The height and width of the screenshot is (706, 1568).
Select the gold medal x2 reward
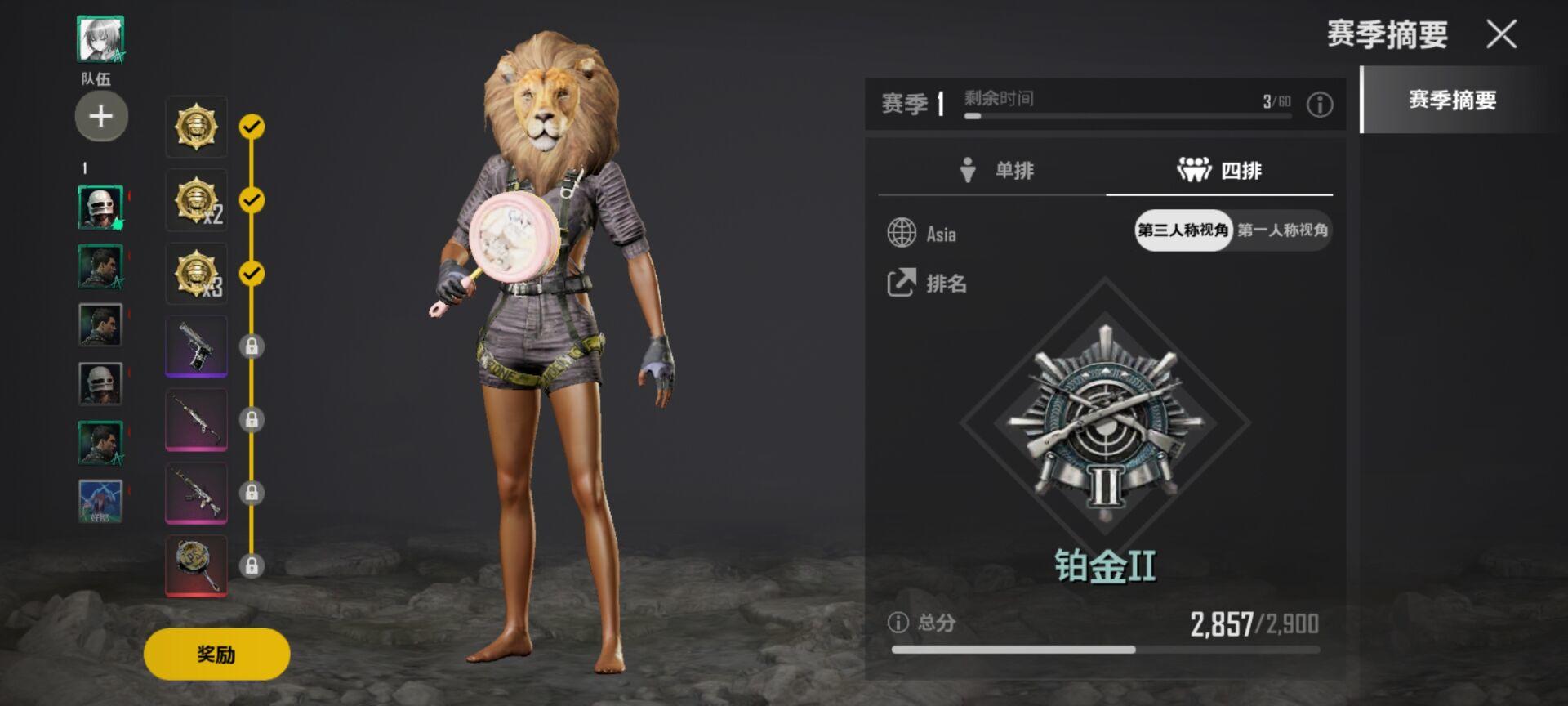click(x=196, y=200)
